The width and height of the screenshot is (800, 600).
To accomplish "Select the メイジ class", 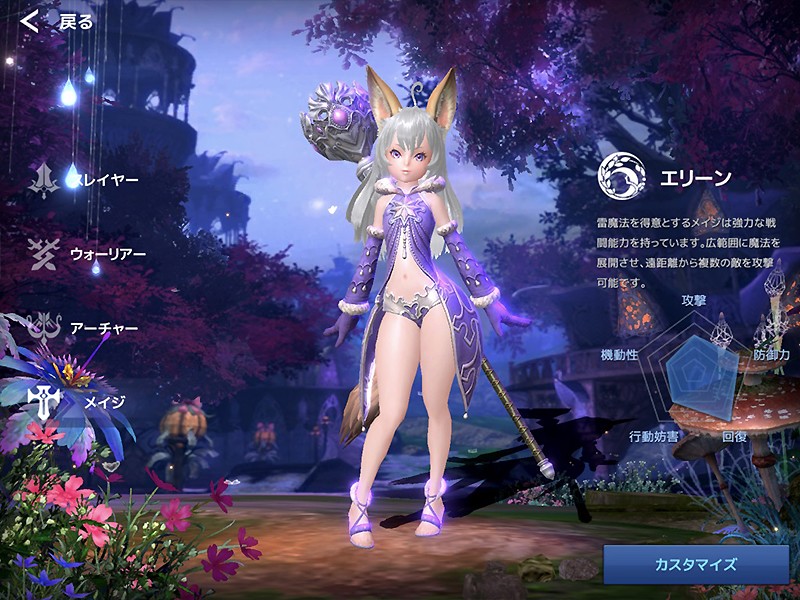I will click(80, 401).
